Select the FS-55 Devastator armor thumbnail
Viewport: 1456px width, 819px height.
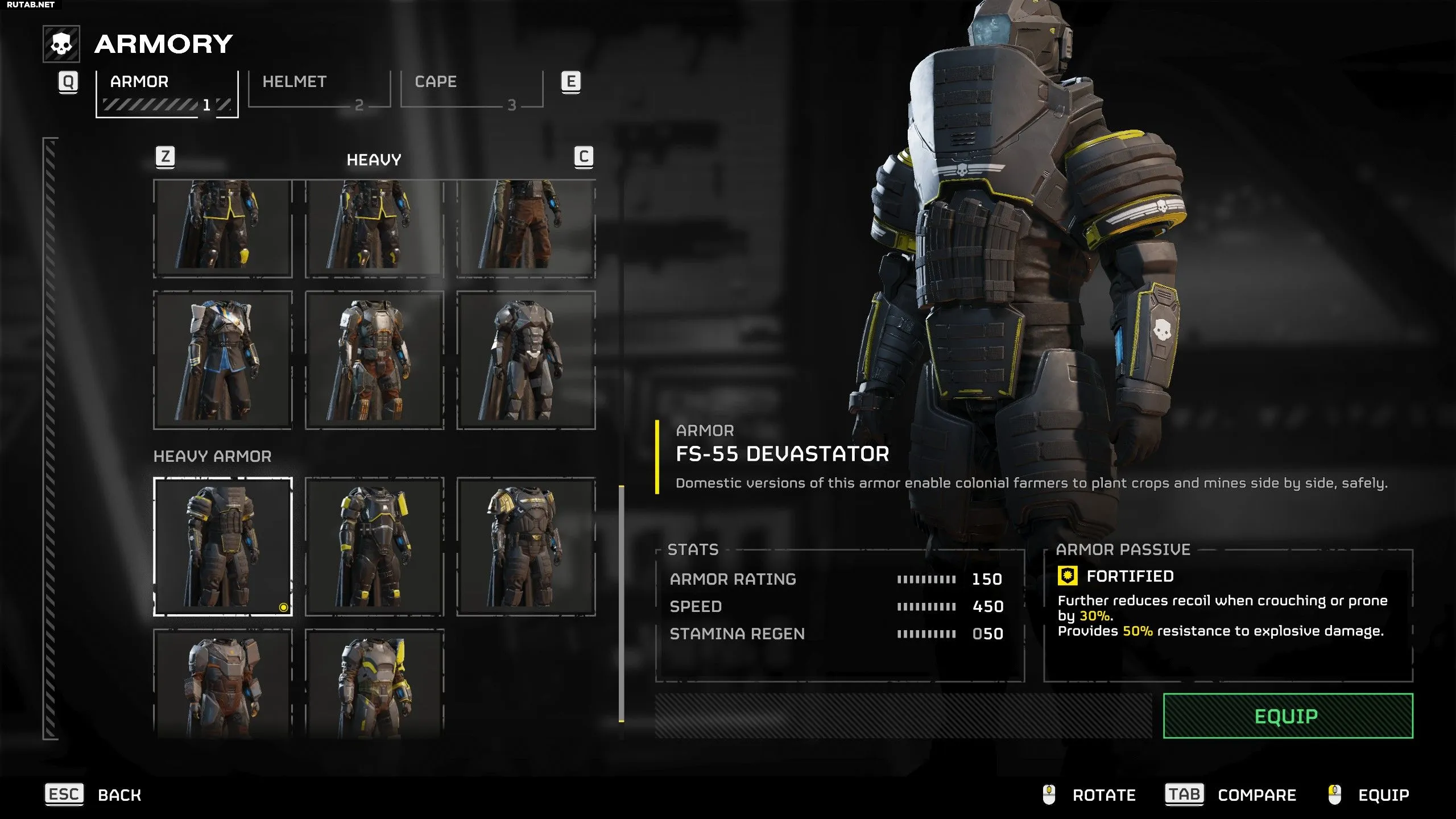click(x=223, y=546)
